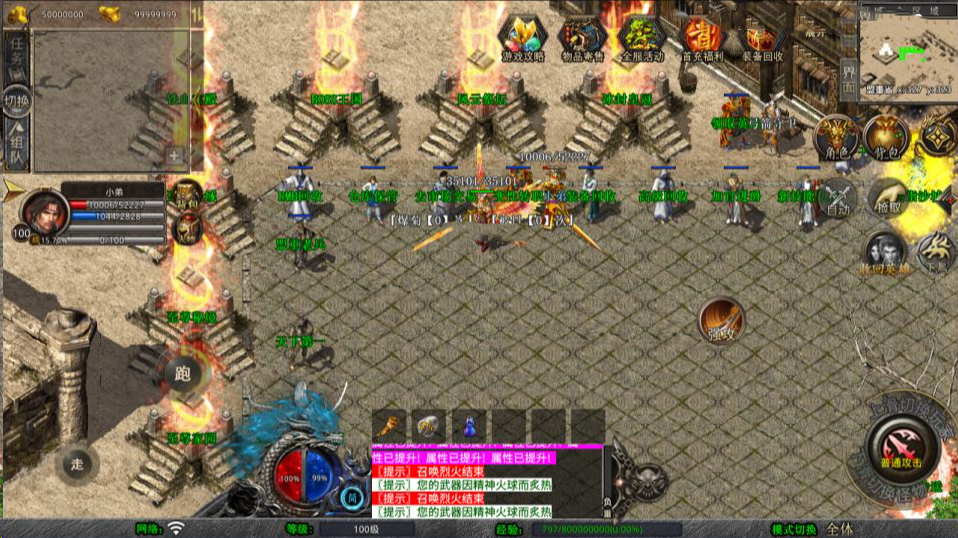Switch to 跑 run movement mode
This screenshot has width=958, height=538.
pos(181,374)
